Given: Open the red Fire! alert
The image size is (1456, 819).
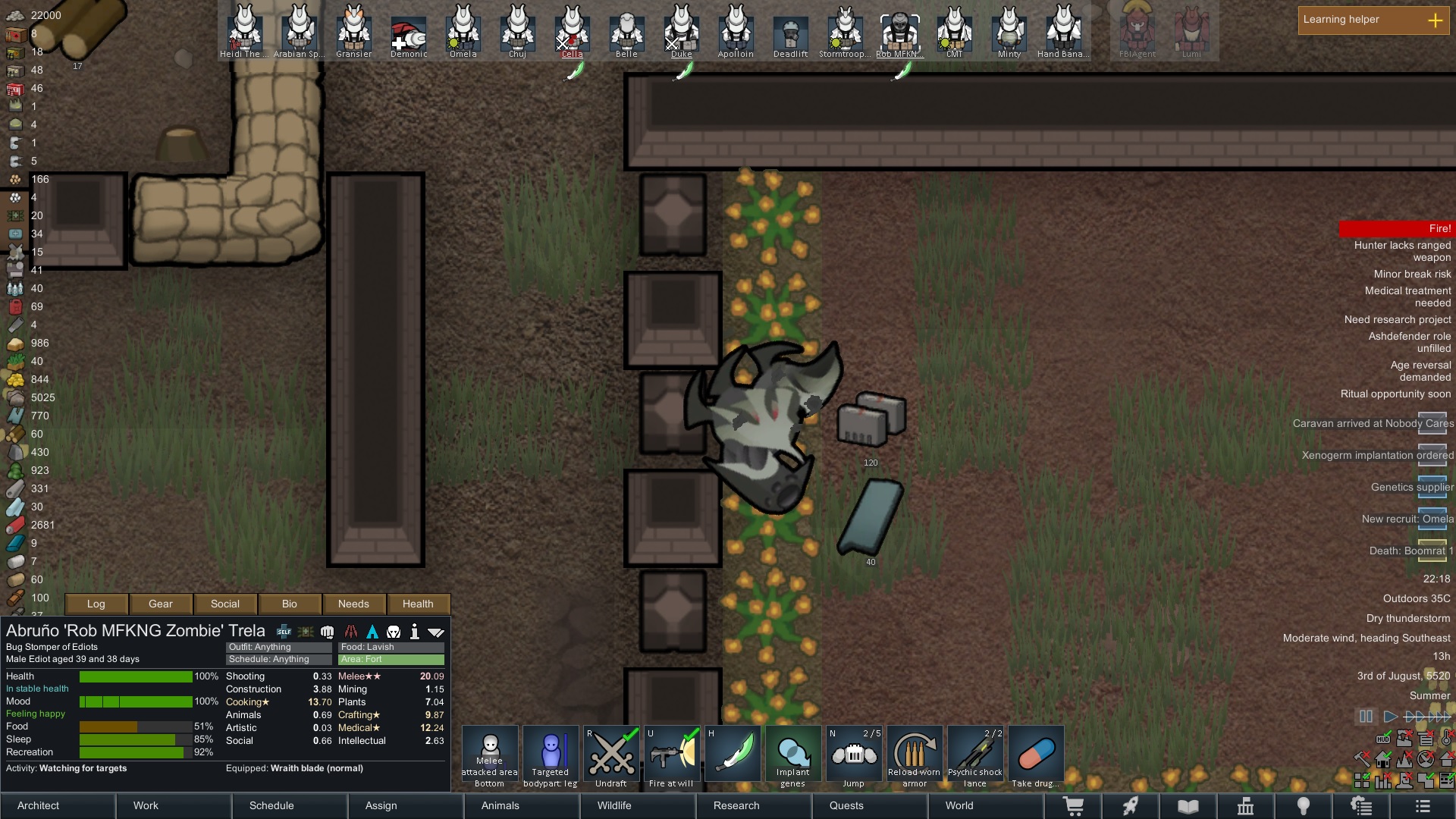Looking at the screenshot, I should point(1395,228).
